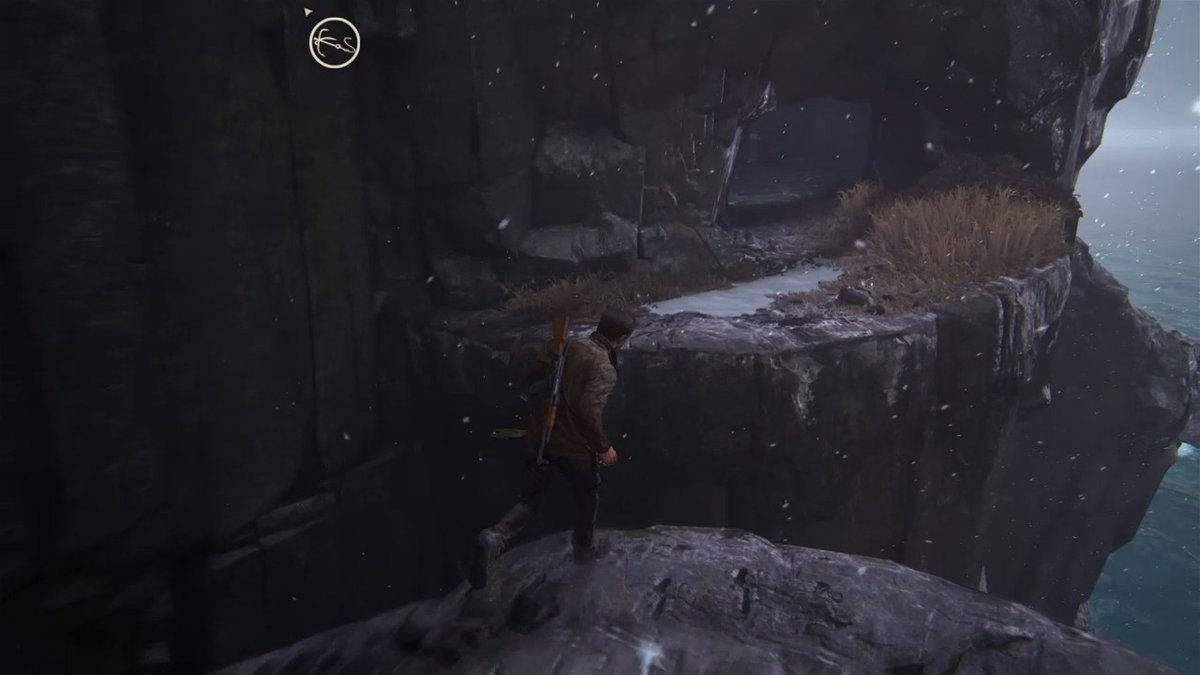The width and height of the screenshot is (1200, 675).
Task: Click the circular grappling hook icon
Action: coord(334,44)
